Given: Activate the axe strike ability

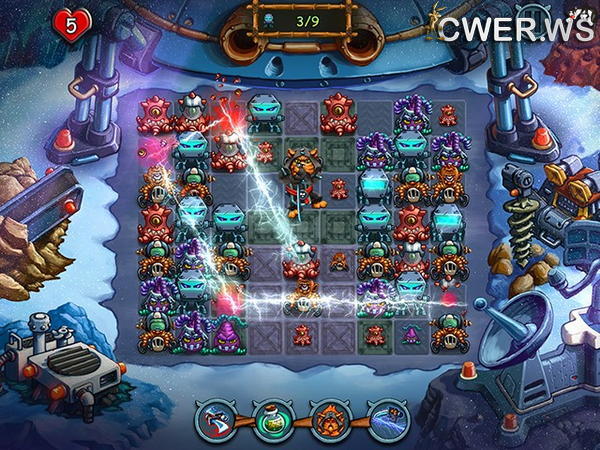Looking at the screenshot, I should coord(216,418).
